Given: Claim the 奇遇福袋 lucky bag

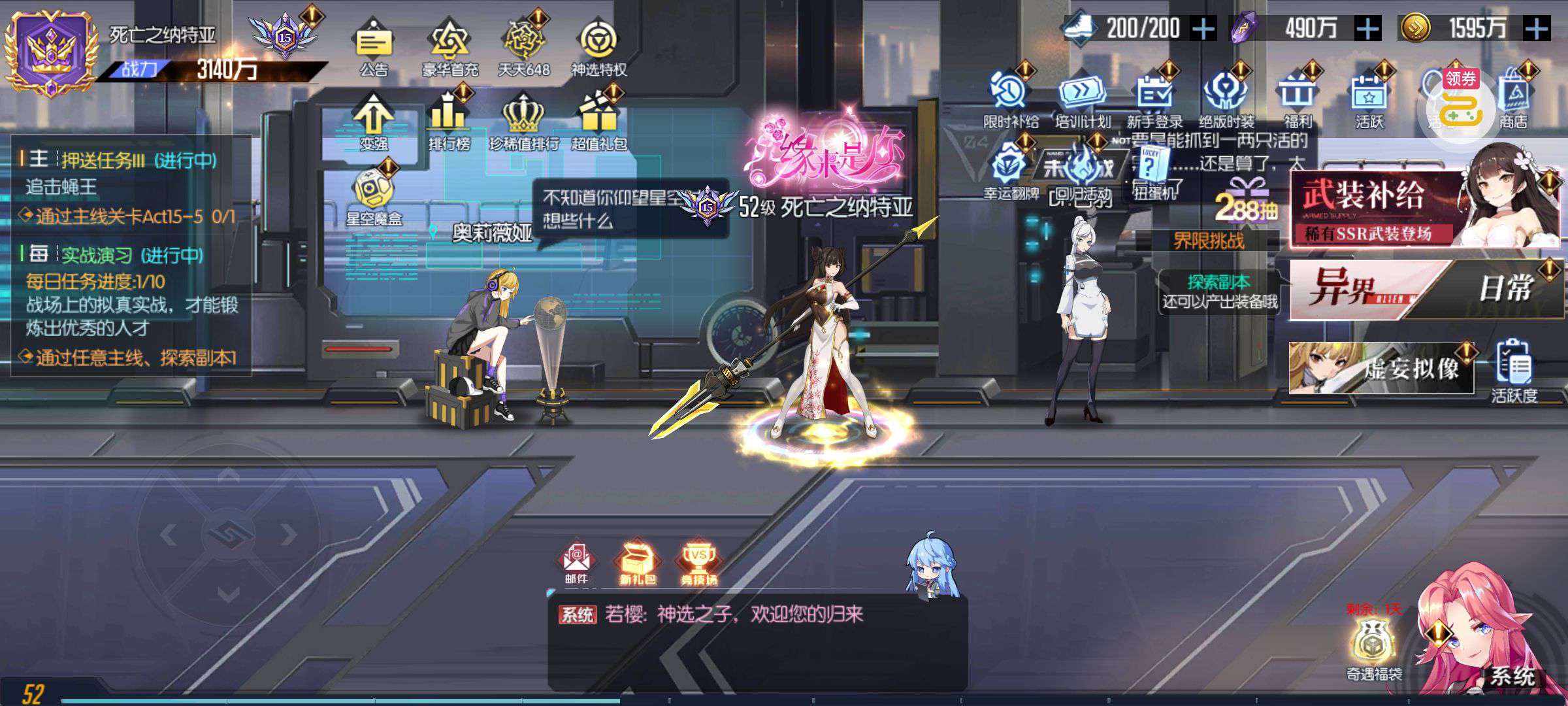Looking at the screenshot, I should [x=1373, y=647].
